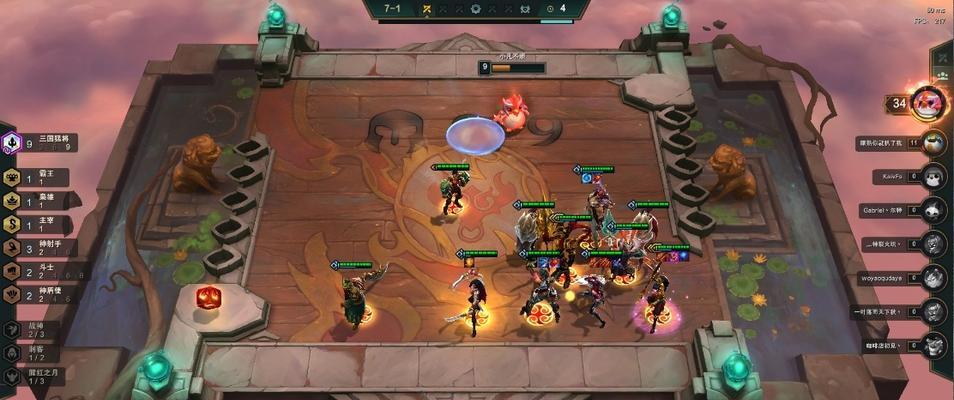954x400 pixels.
Task: Open the 腥红之月 trait entry
Action: point(30,376)
